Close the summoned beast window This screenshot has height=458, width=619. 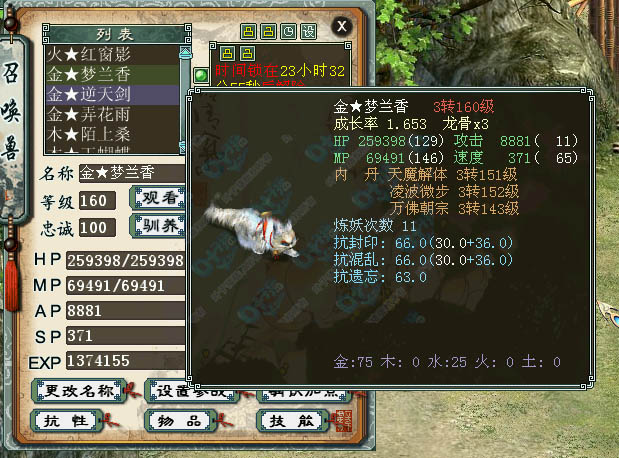[342, 25]
